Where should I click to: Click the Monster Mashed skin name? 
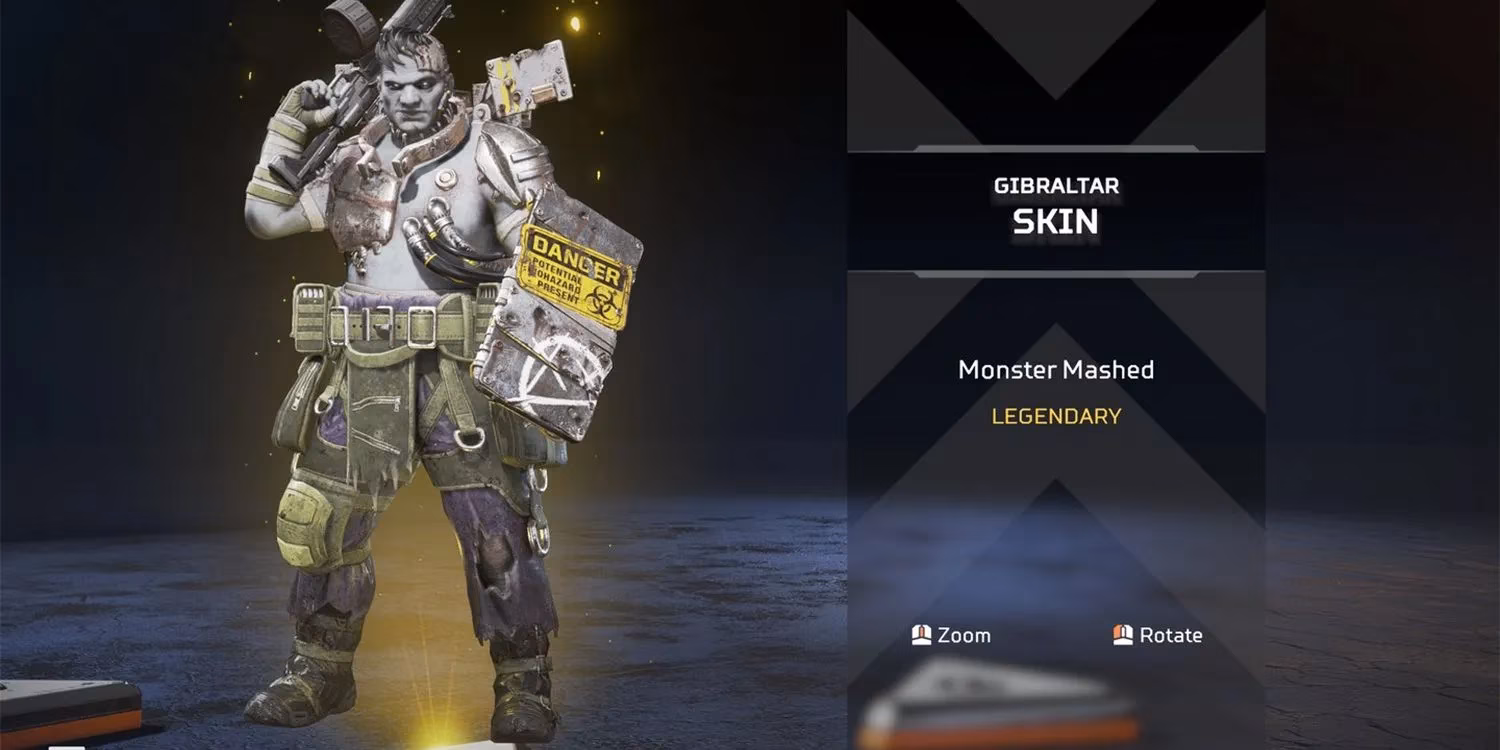pos(1055,370)
